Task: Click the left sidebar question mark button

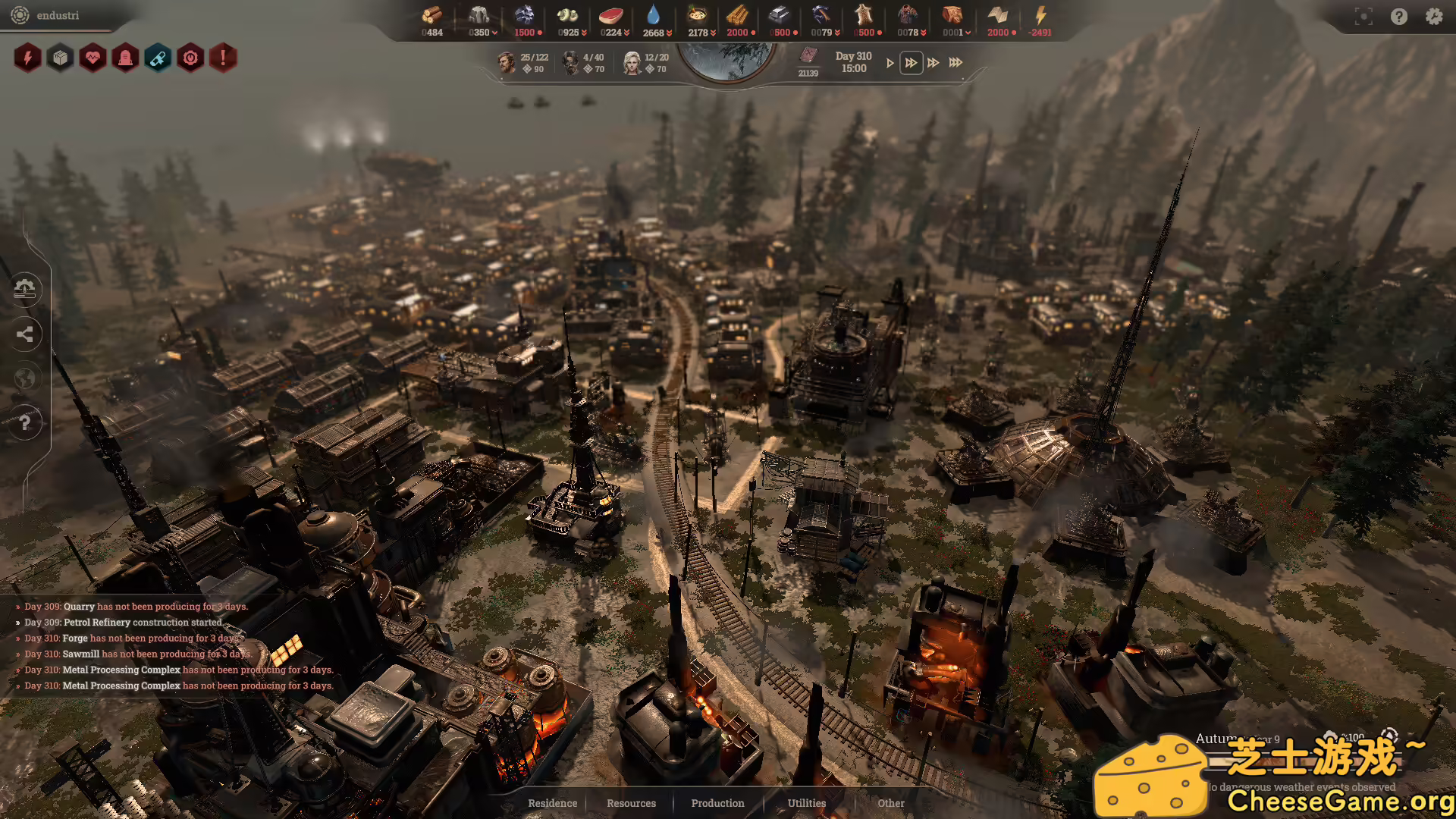Action: coord(25,422)
